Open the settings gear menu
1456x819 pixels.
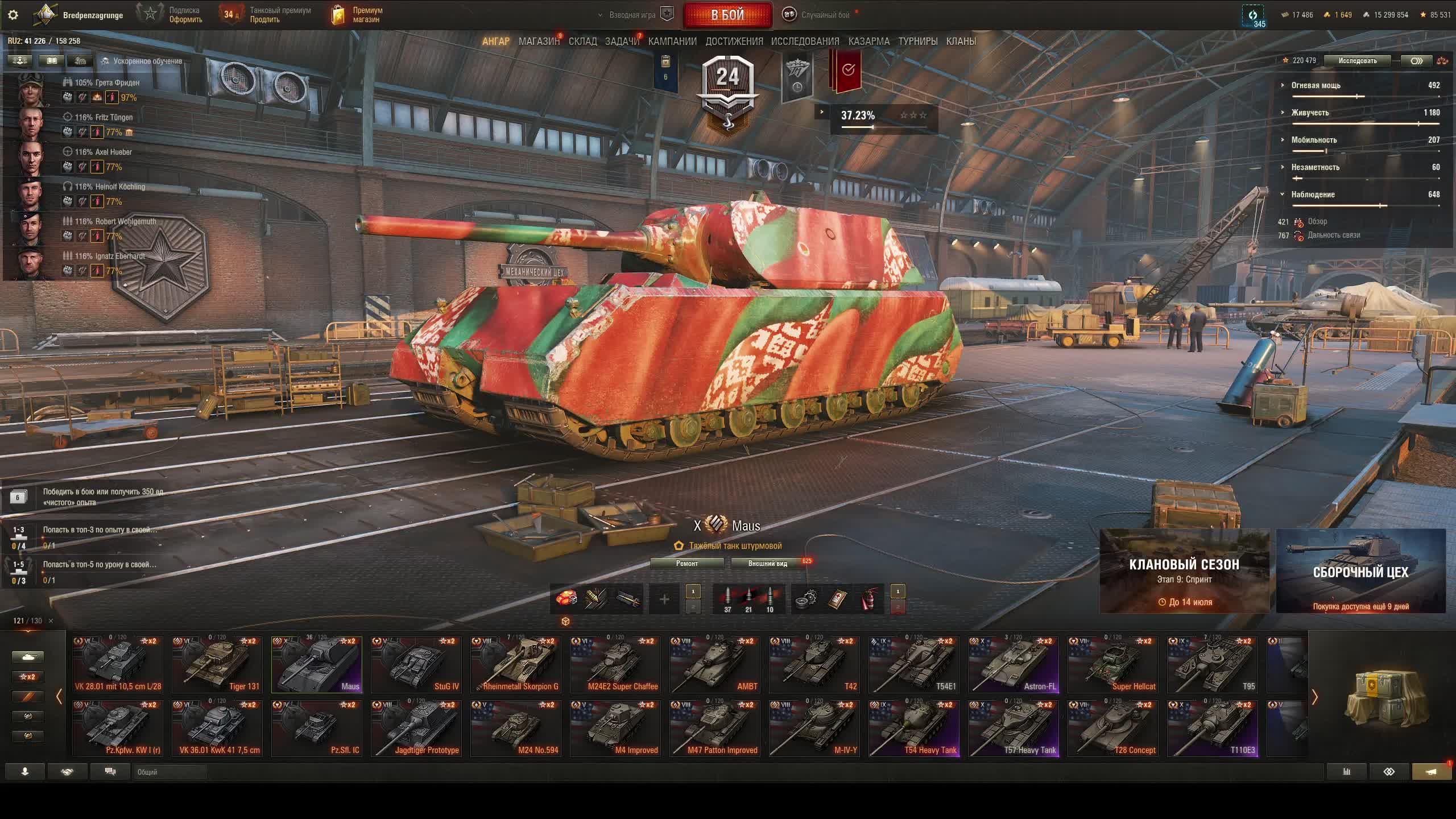[x=13, y=15]
